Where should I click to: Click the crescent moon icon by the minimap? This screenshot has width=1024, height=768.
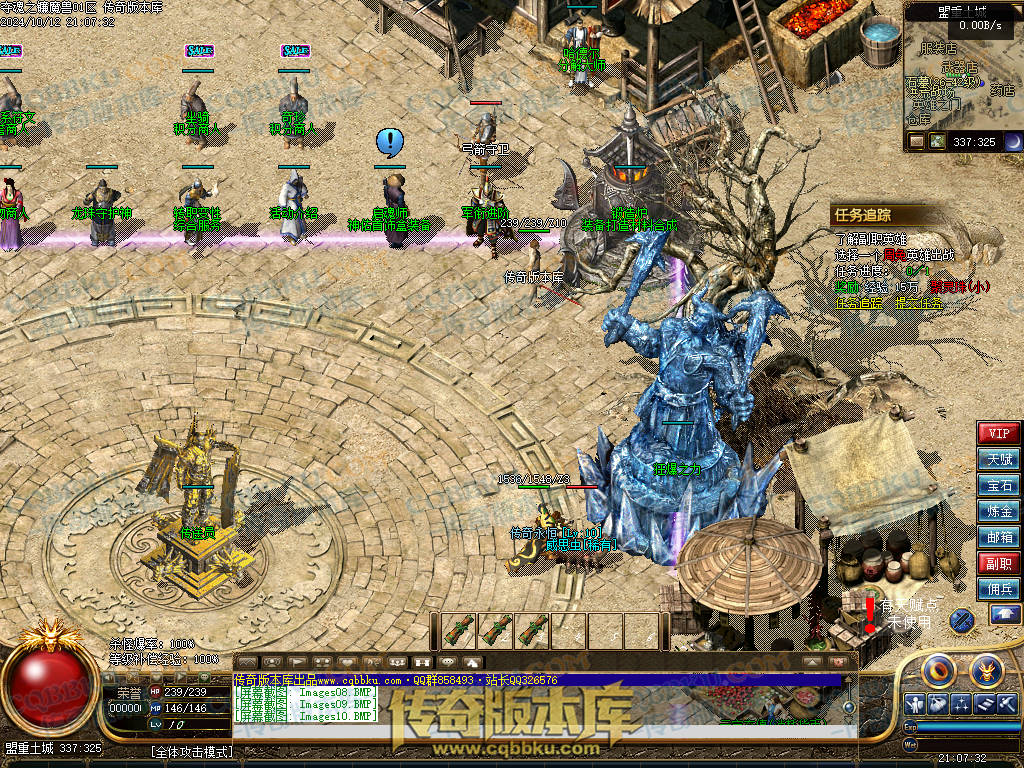[x=1012, y=142]
